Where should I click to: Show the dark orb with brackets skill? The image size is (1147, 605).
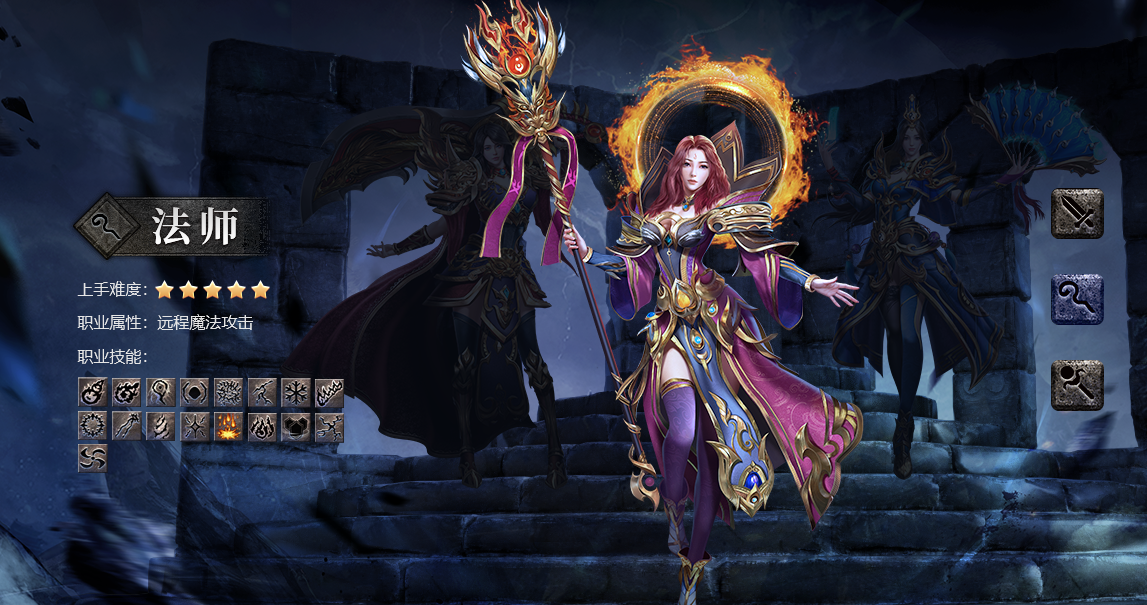[x=194, y=392]
